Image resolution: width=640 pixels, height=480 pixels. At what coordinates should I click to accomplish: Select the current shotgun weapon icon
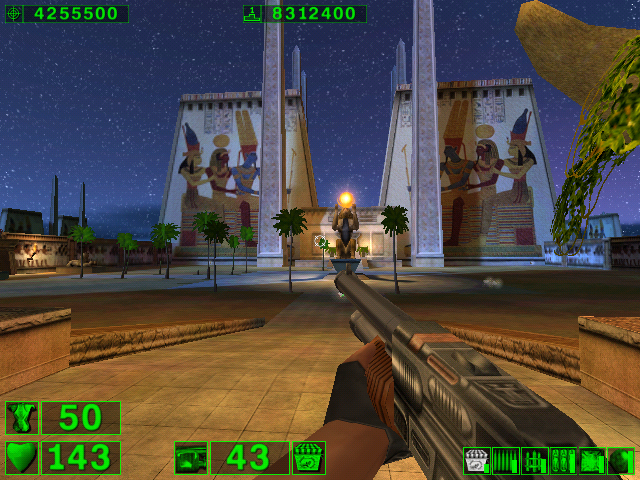point(190,458)
